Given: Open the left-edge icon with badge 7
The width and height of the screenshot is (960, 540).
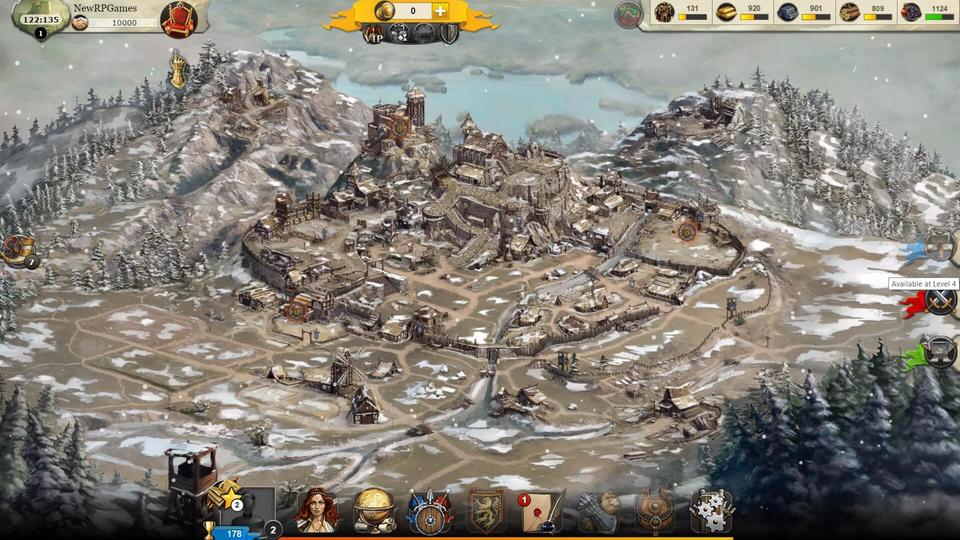Looking at the screenshot, I should pos(16,249).
